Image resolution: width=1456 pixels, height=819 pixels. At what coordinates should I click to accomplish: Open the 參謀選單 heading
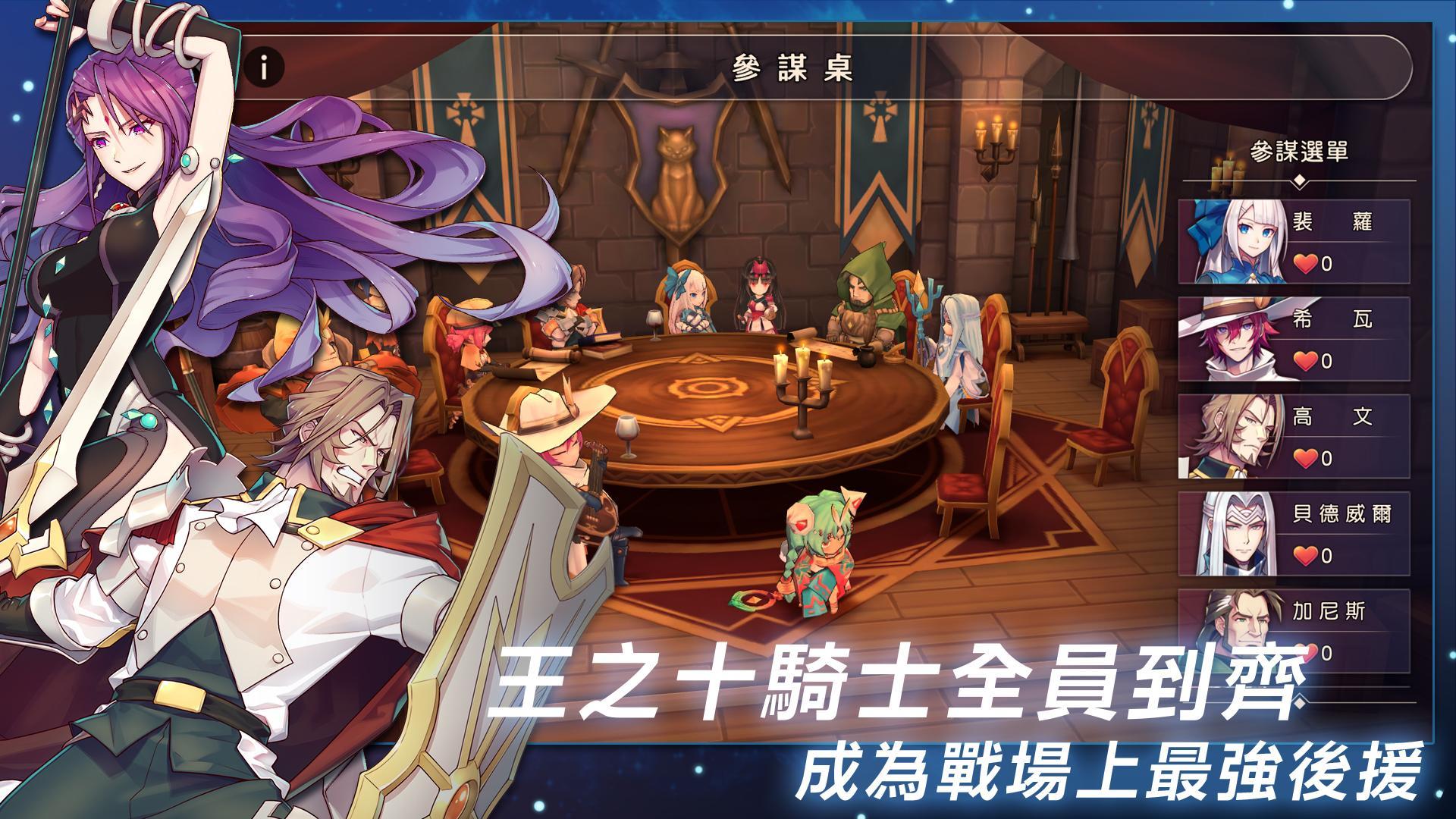(1299, 150)
